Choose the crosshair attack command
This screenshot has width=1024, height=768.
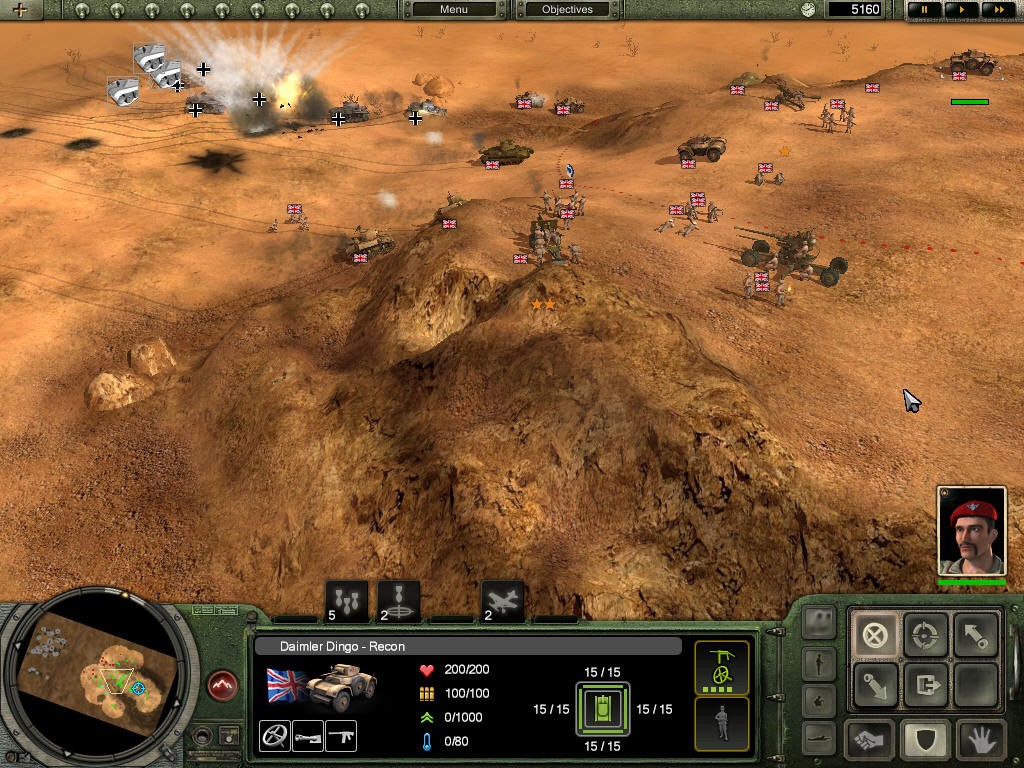coord(925,634)
